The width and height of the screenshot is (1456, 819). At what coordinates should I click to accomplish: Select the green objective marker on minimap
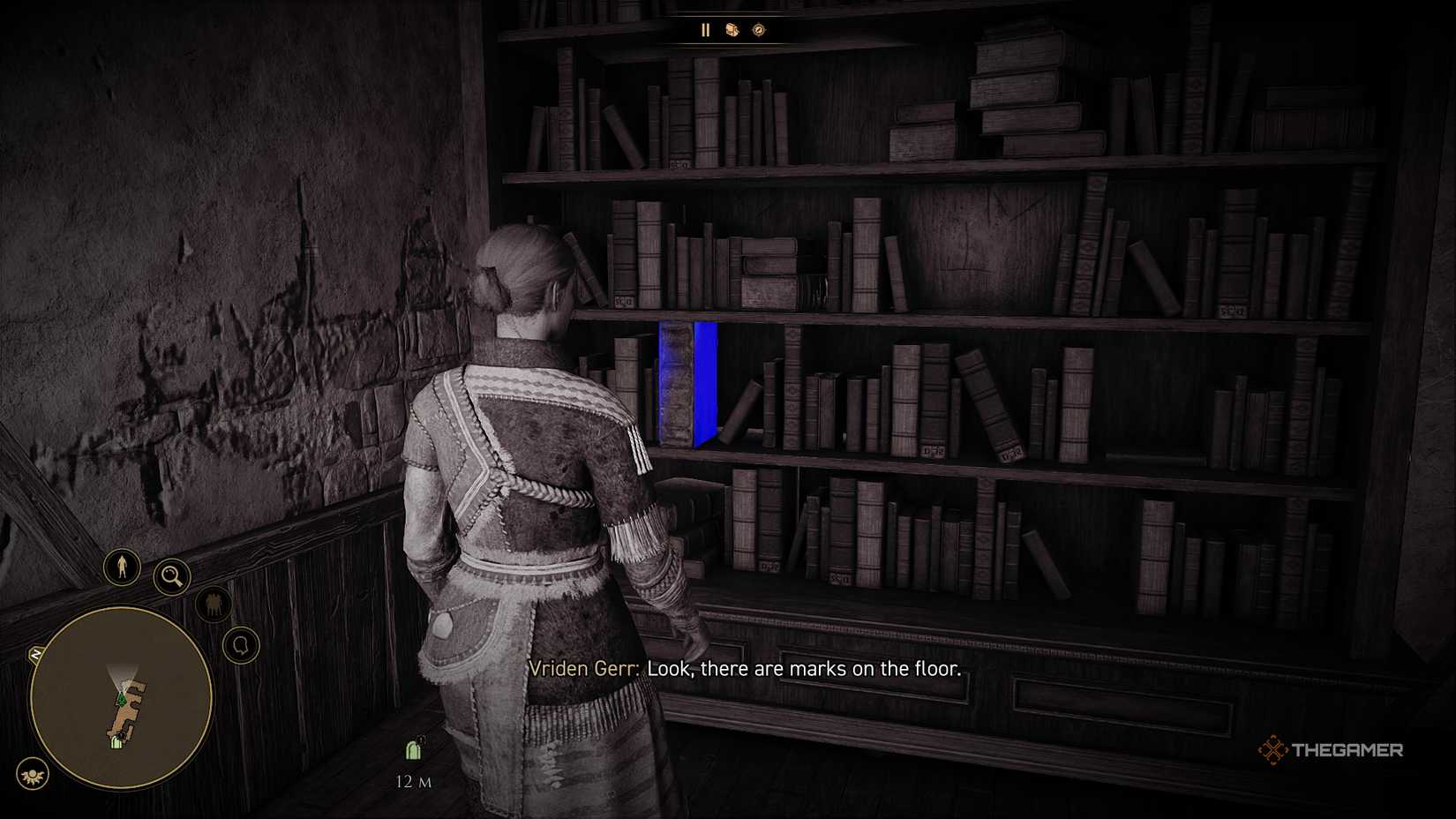tap(122, 699)
